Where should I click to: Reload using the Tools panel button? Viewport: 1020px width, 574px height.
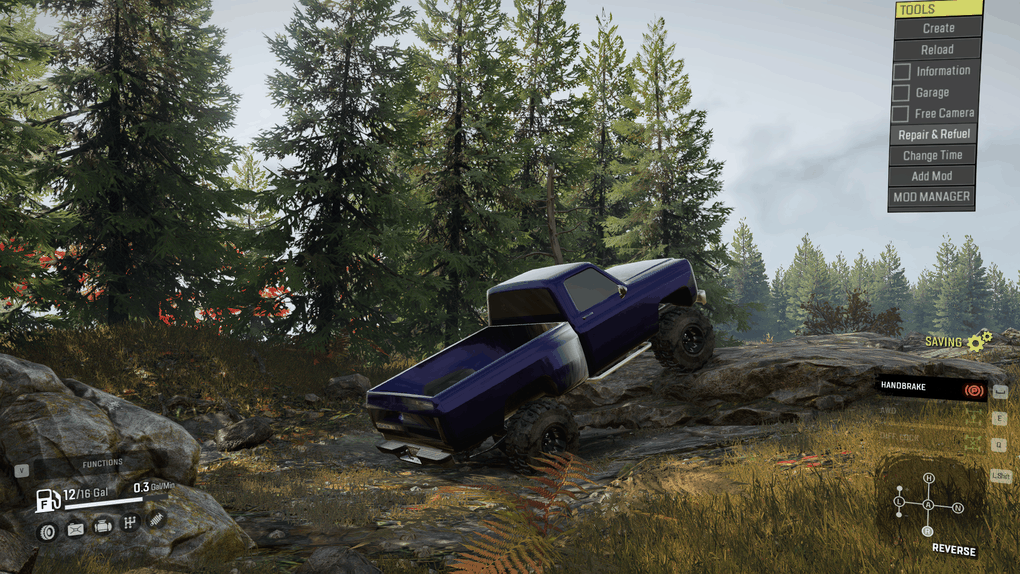(x=937, y=49)
